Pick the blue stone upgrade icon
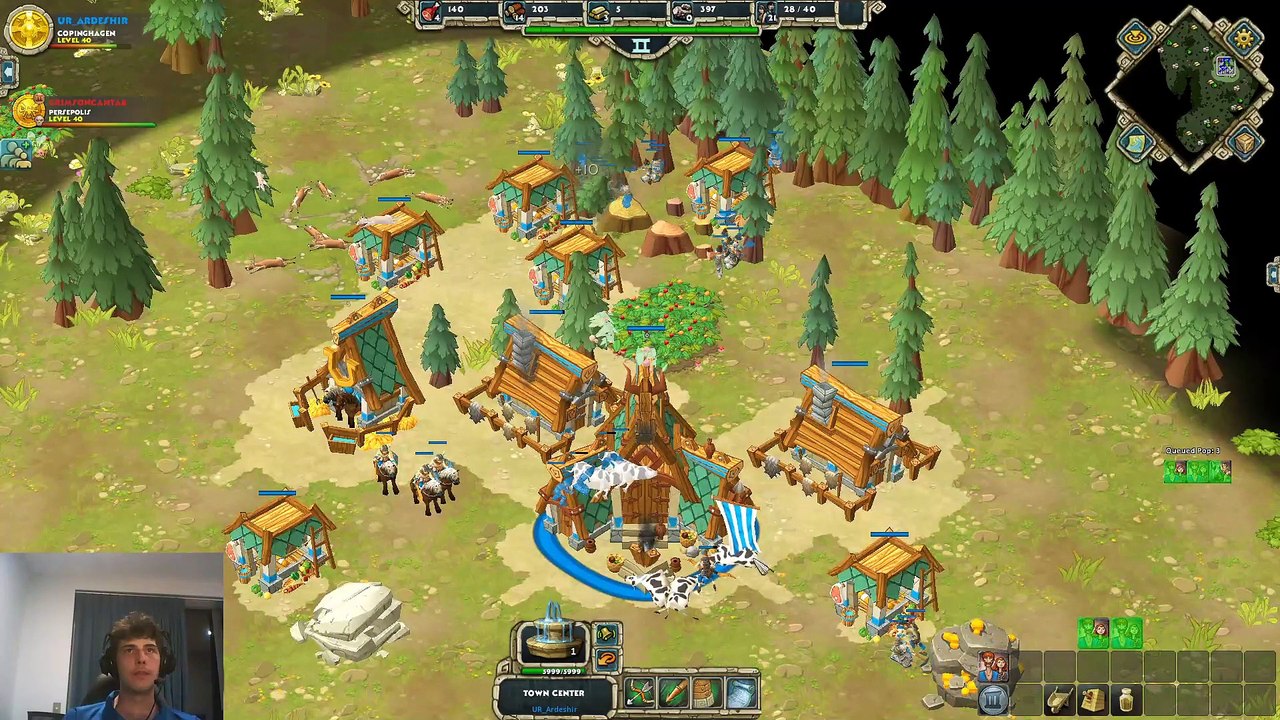This screenshot has width=1280, height=720. pos(741,692)
